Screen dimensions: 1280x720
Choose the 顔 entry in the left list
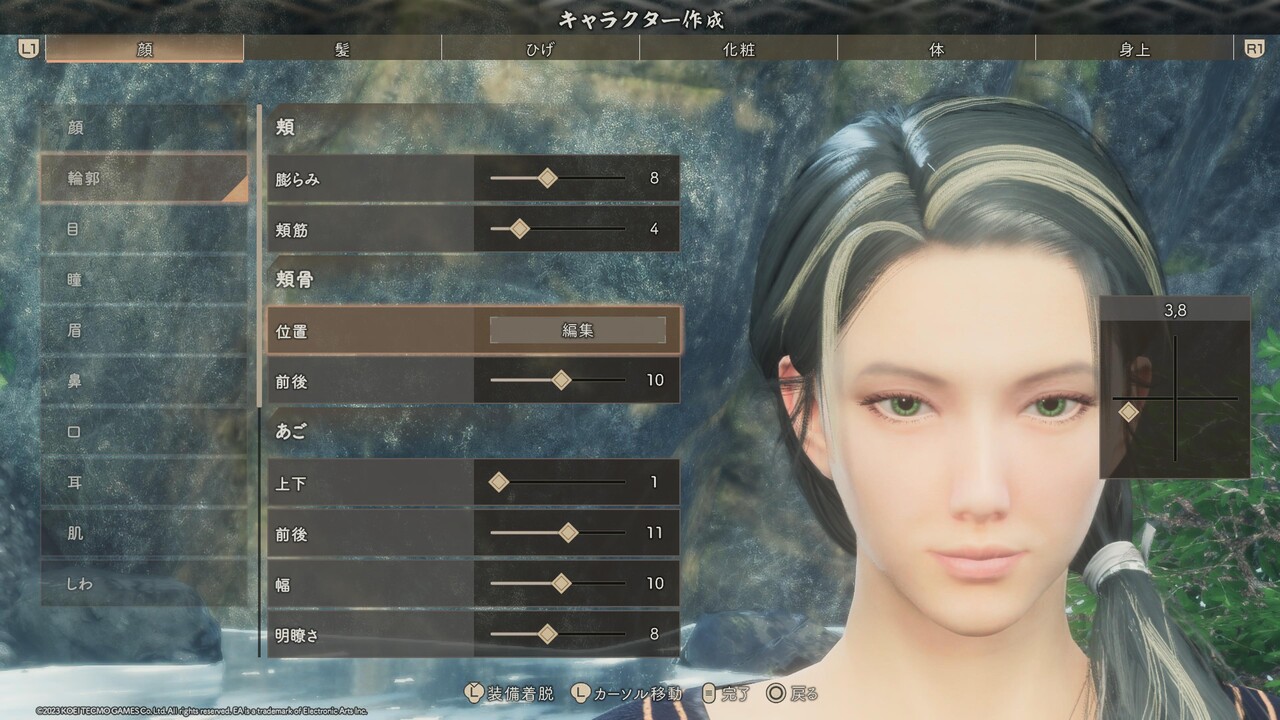(144, 128)
